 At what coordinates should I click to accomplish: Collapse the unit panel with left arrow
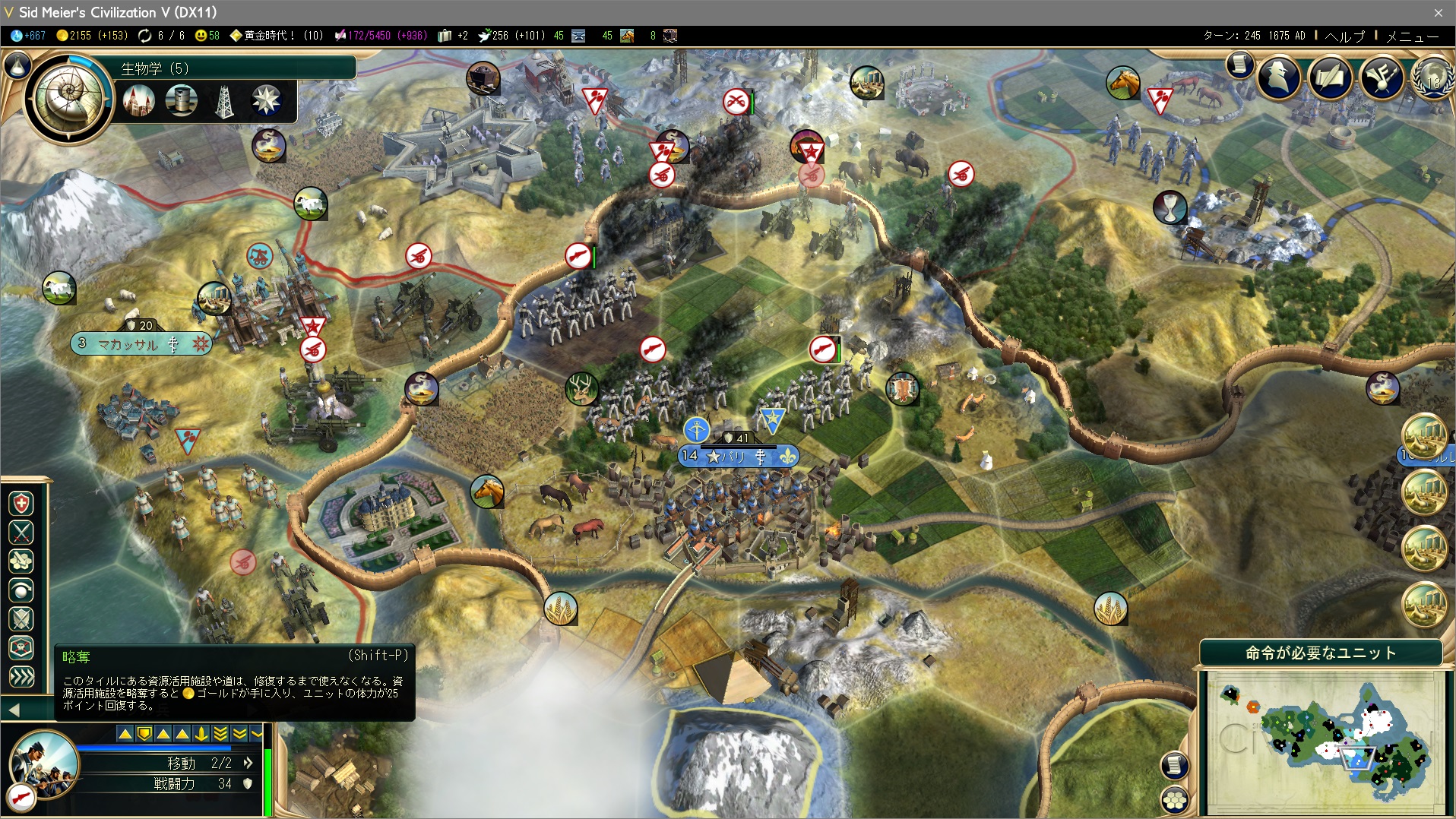pos(14,710)
